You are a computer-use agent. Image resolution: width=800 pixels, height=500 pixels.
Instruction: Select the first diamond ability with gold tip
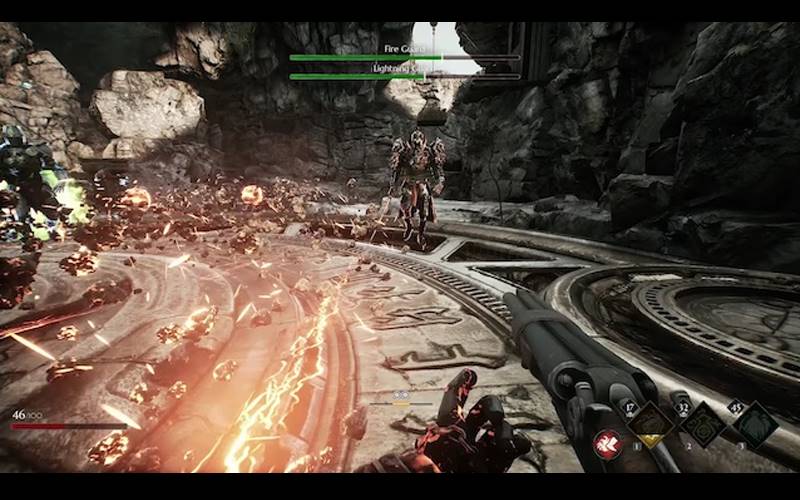[652, 425]
